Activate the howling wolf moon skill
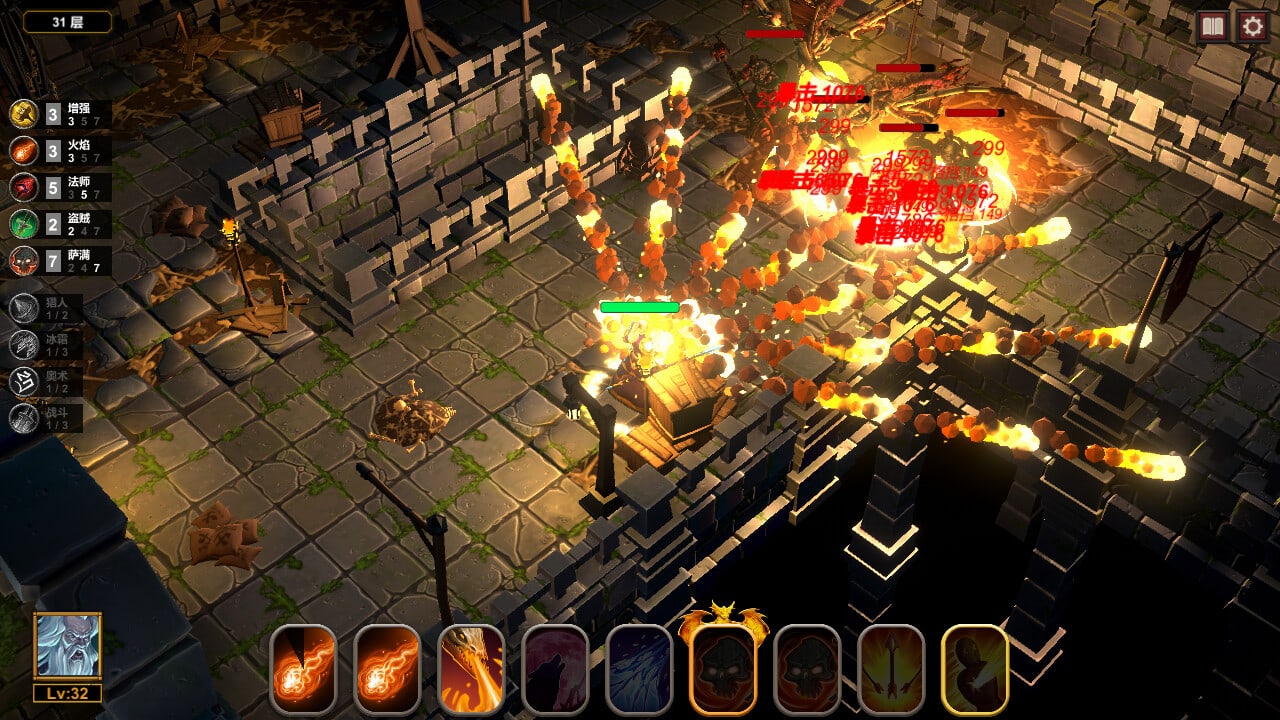Viewport: 1280px width, 720px height. coord(555,669)
